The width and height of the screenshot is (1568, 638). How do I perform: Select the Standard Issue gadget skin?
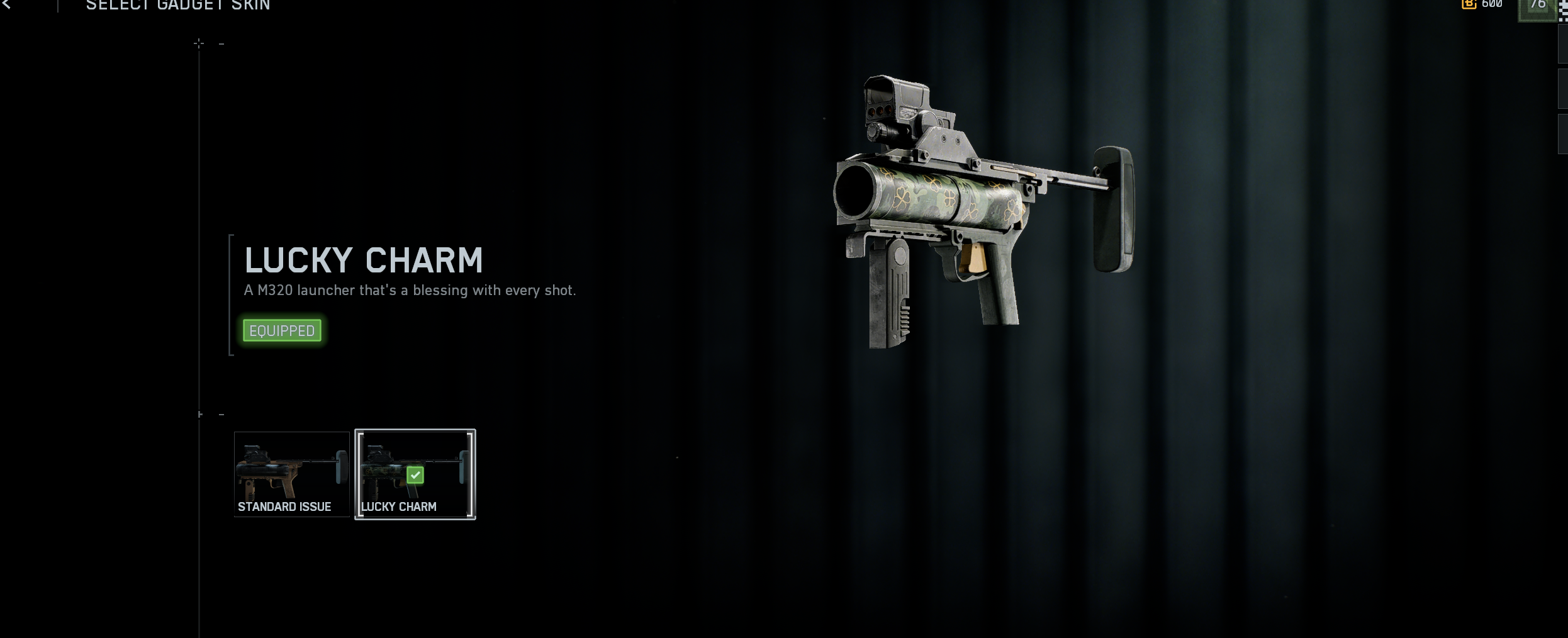point(291,474)
